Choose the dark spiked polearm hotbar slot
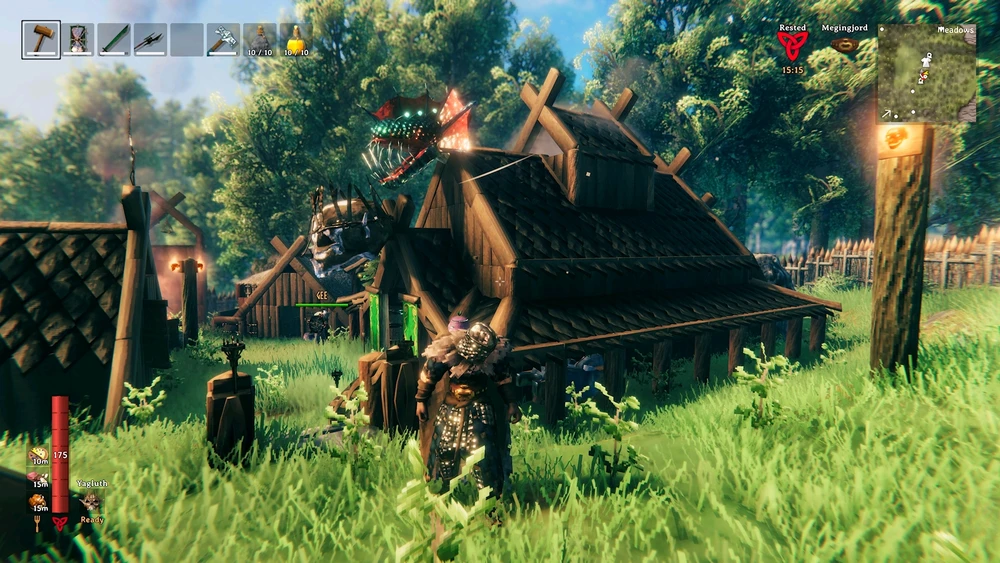The width and height of the screenshot is (1000, 563). [150, 40]
